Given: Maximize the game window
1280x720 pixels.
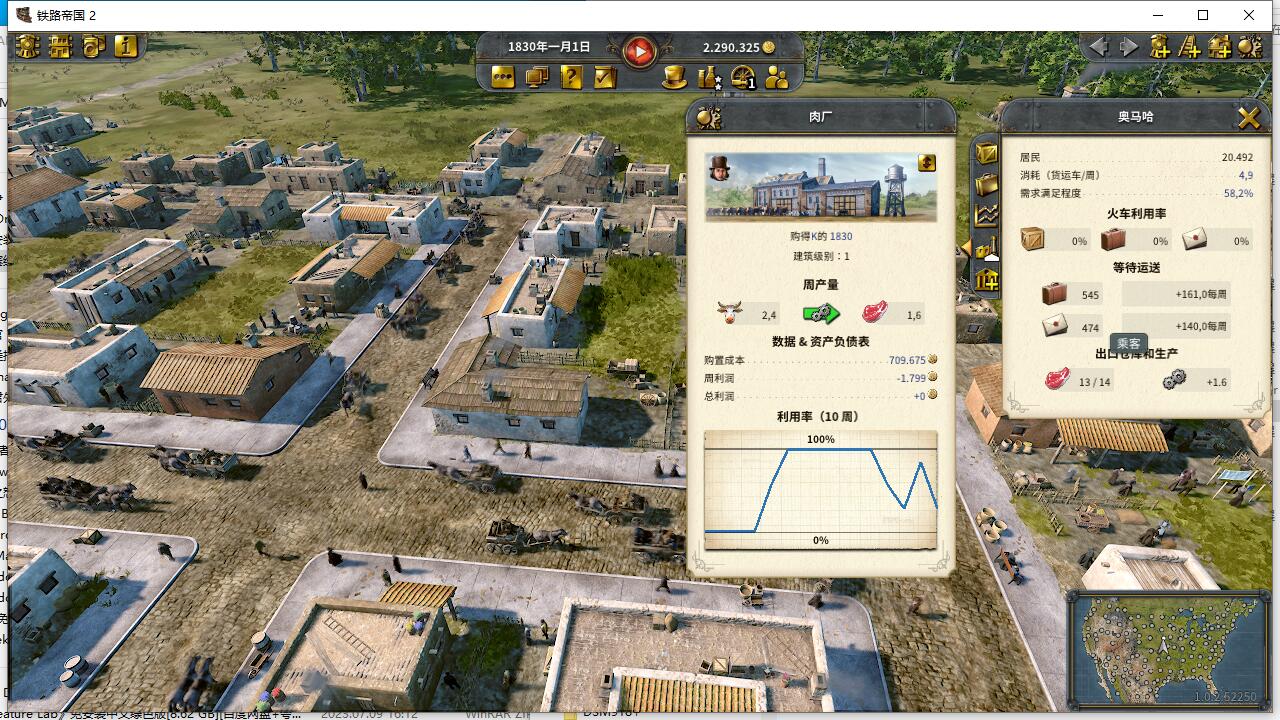Looking at the screenshot, I should (1203, 15).
